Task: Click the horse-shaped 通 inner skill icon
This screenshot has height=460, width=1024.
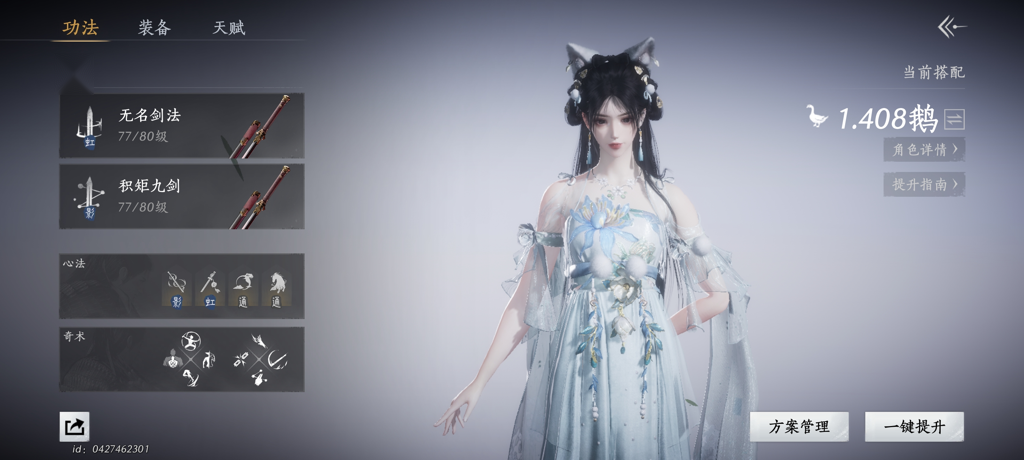Action: [277, 288]
